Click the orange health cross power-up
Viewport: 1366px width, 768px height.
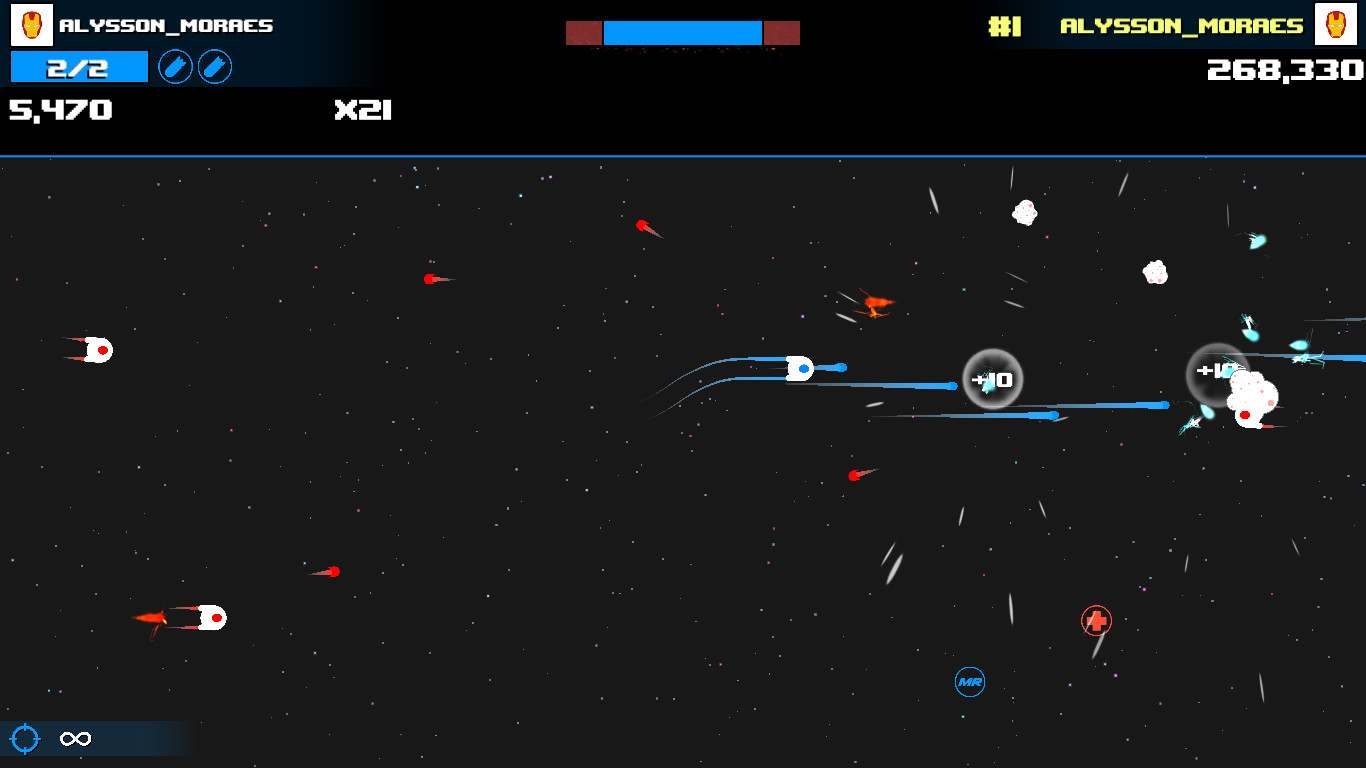(x=1096, y=621)
